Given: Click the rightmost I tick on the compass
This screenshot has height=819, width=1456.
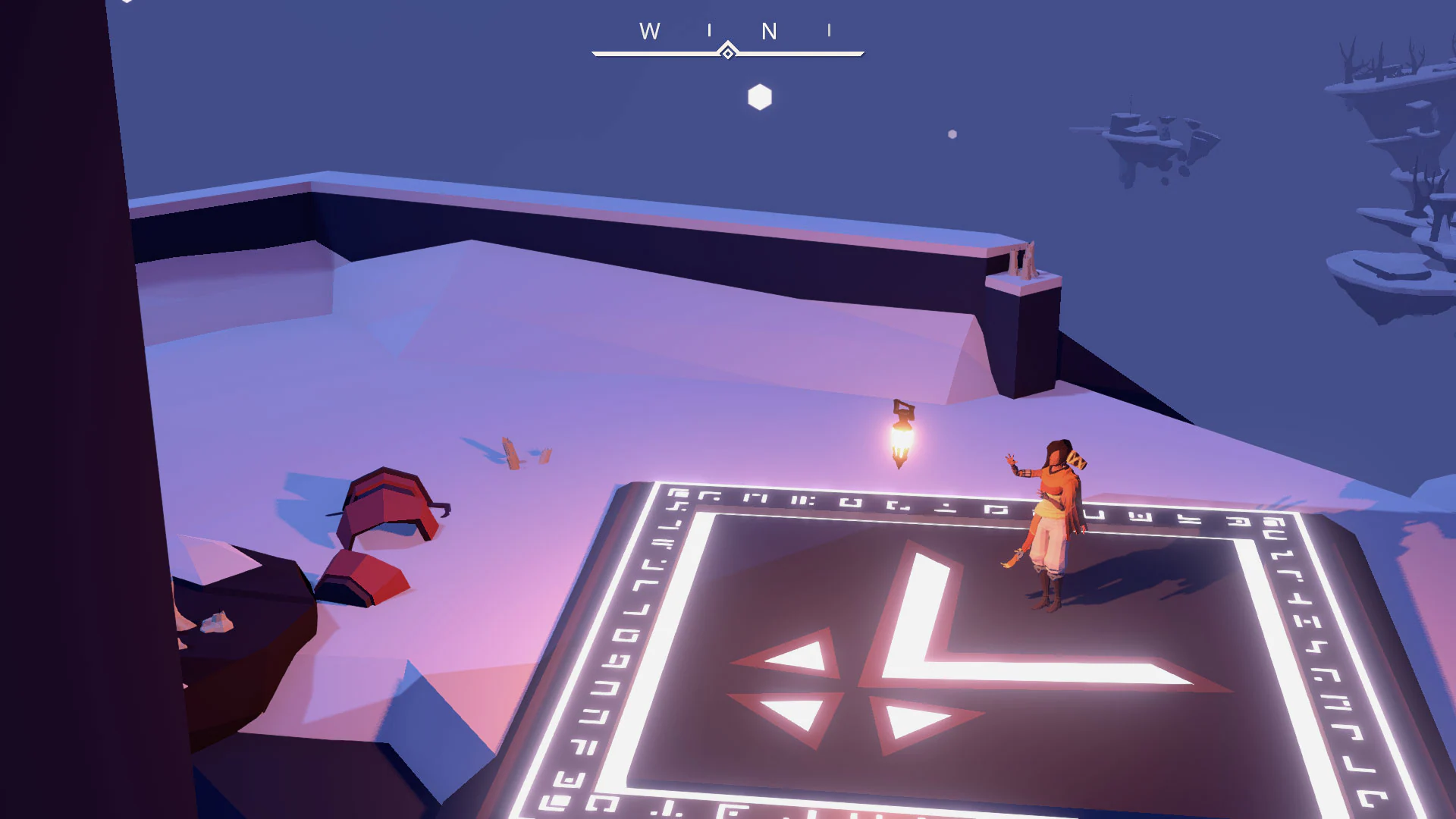Looking at the screenshot, I should (x=830, y=30).
